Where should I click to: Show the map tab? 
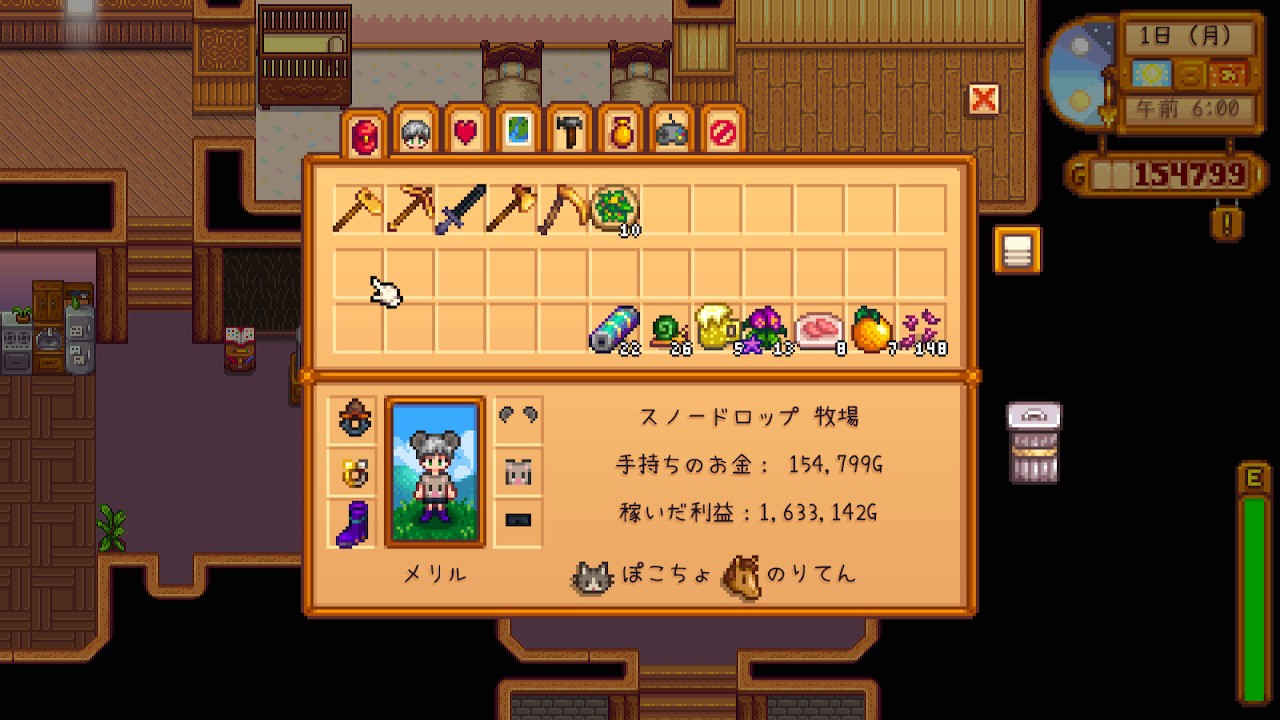(518, 133)
